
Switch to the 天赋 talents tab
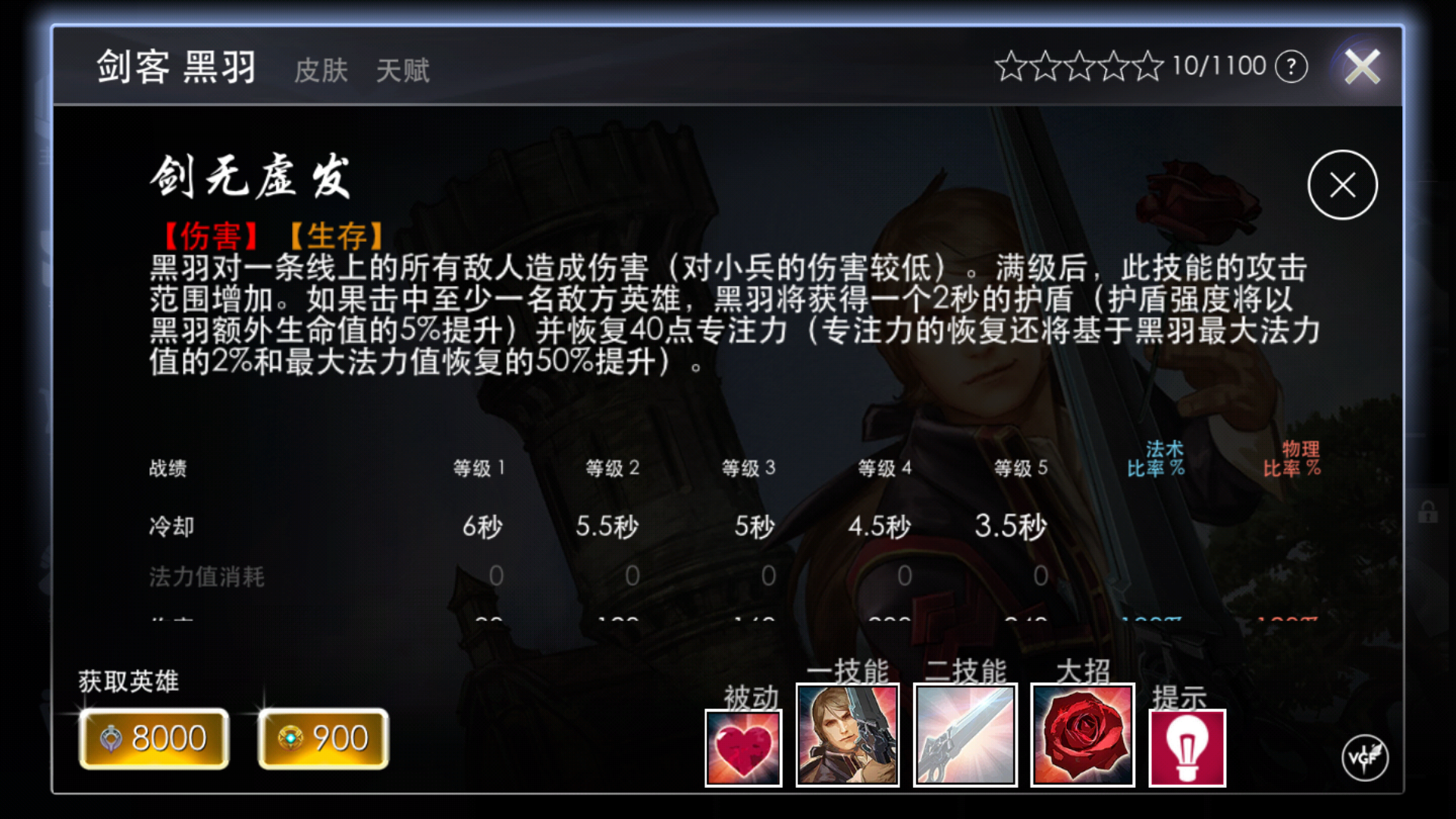tap(403, 71)
